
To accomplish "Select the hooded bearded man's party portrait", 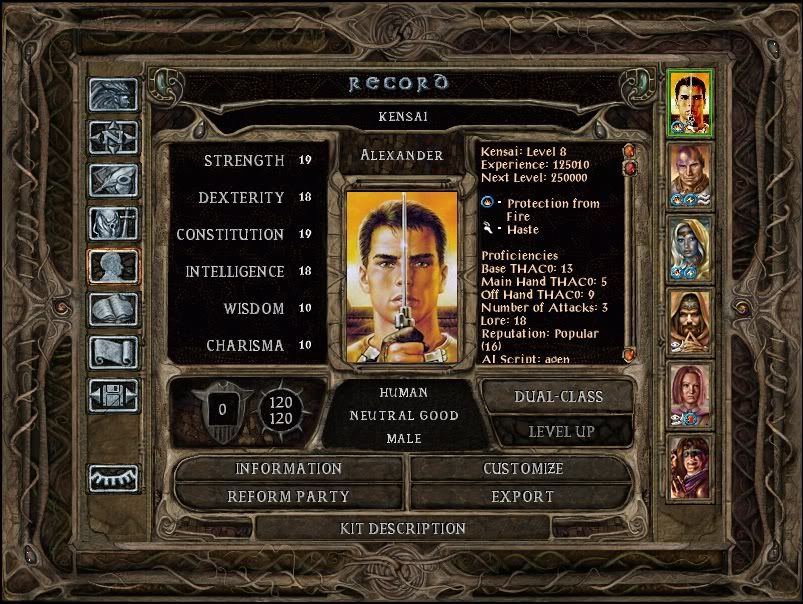I will tap(690, 322).
